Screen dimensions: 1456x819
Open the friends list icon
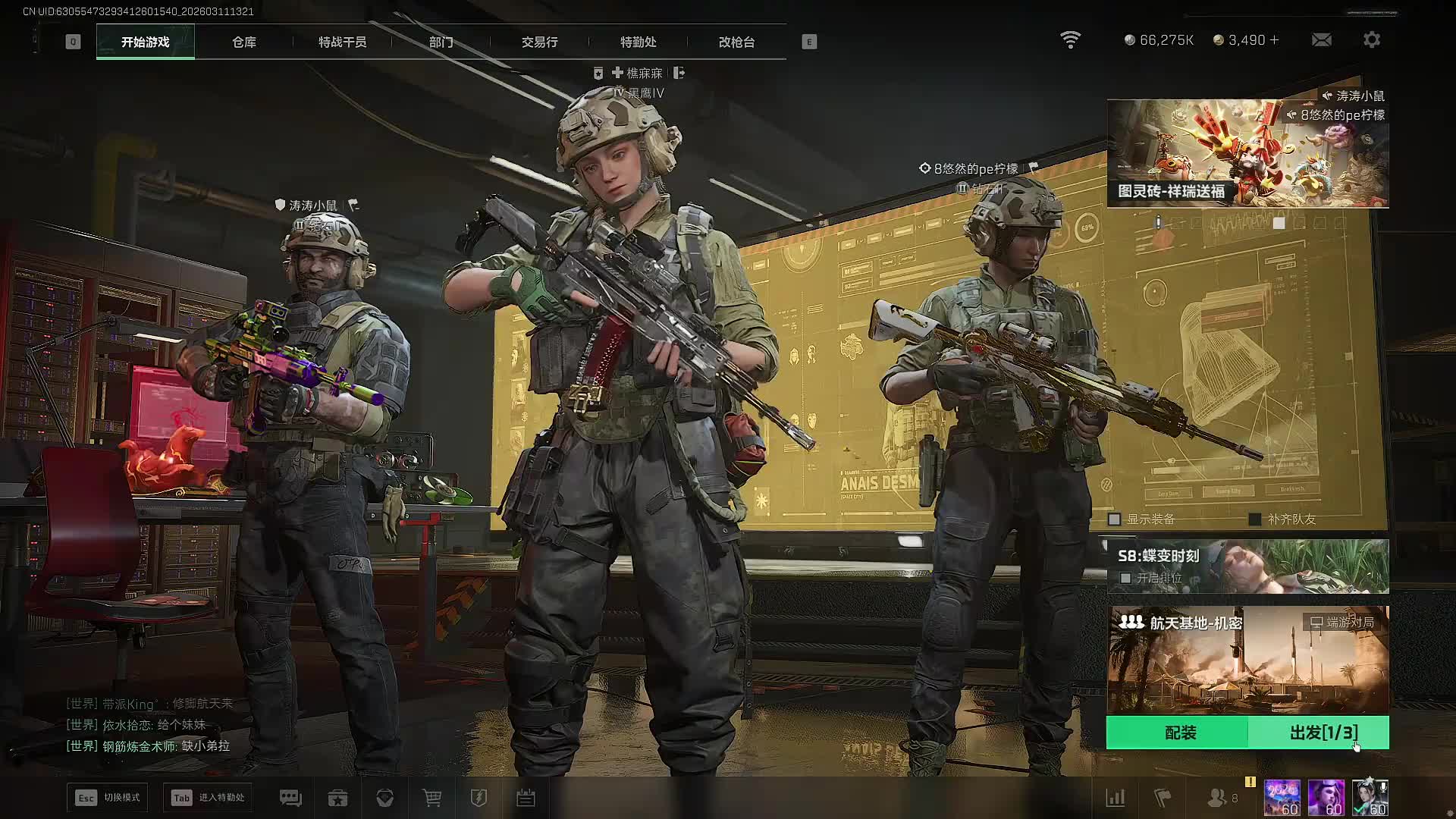click(1217, 798)
